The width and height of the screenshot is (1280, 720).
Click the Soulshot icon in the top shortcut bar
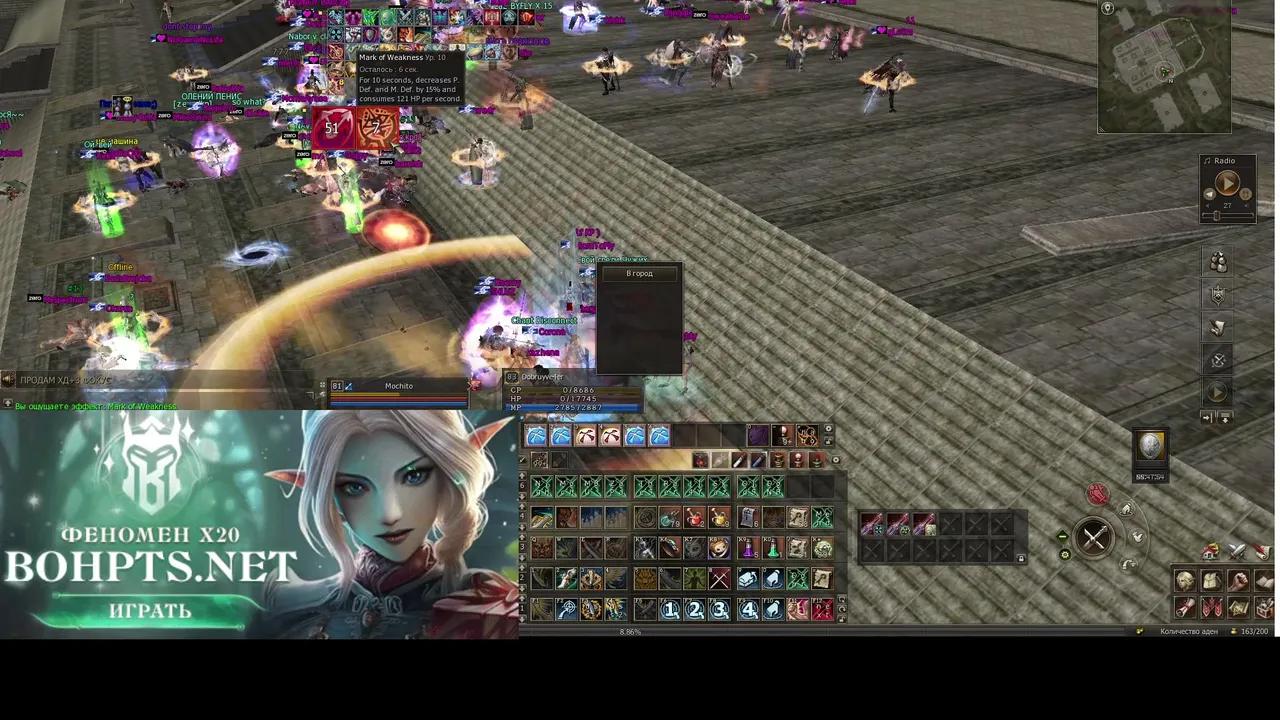pos(537,436)
